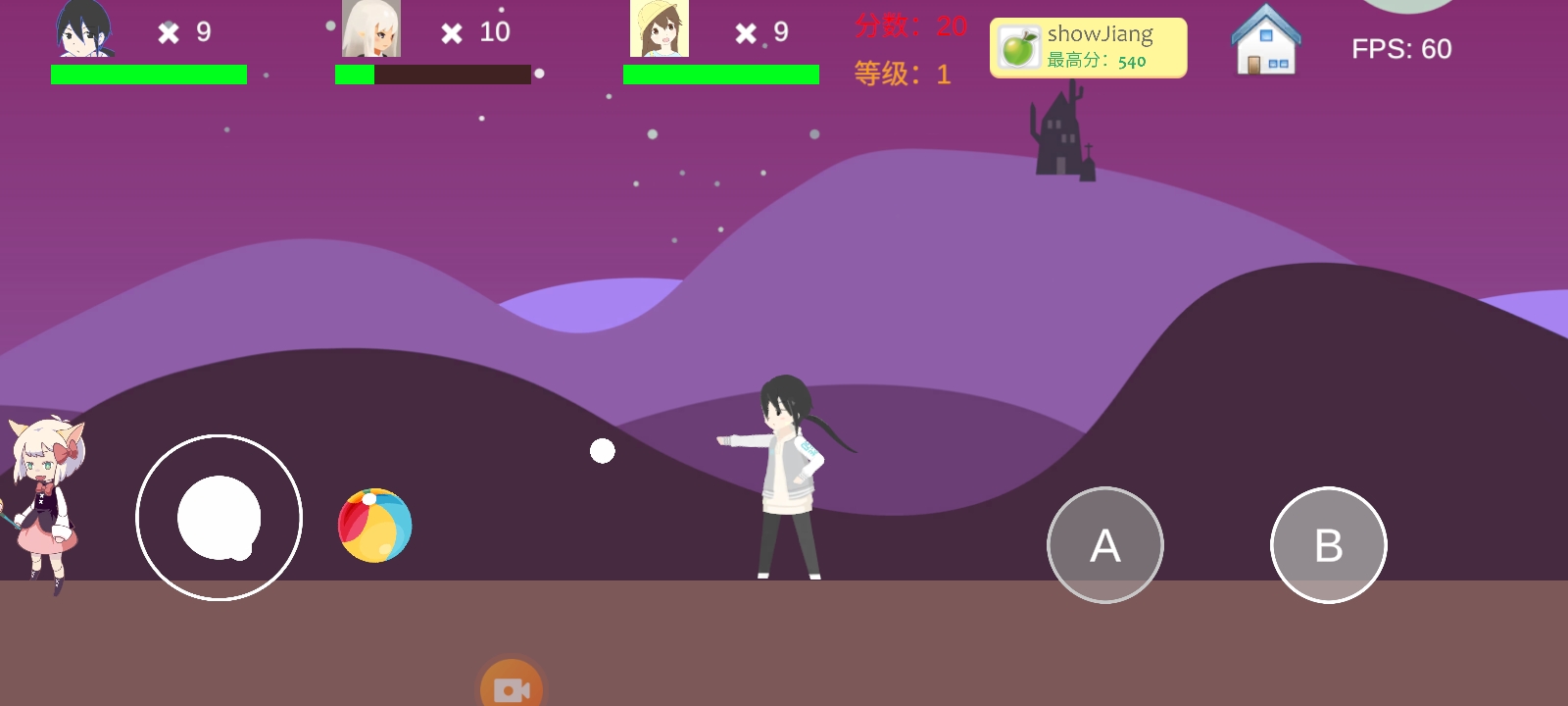Tap the cat-eared girl on the left
The image size is (1568, 706).
tap(44, 500)
